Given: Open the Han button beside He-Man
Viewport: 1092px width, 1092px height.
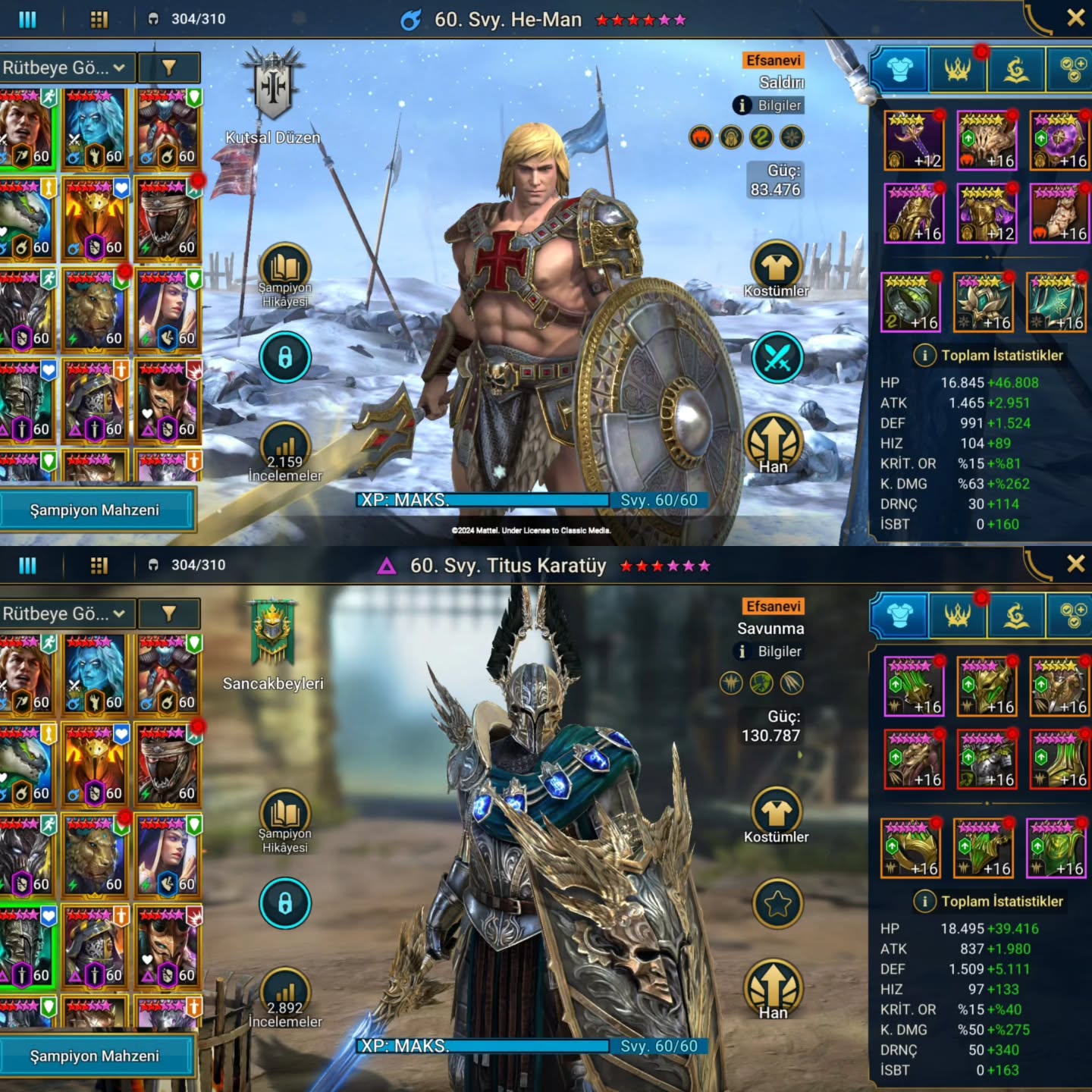Looking at the screenshot, I should pos(773,443).
